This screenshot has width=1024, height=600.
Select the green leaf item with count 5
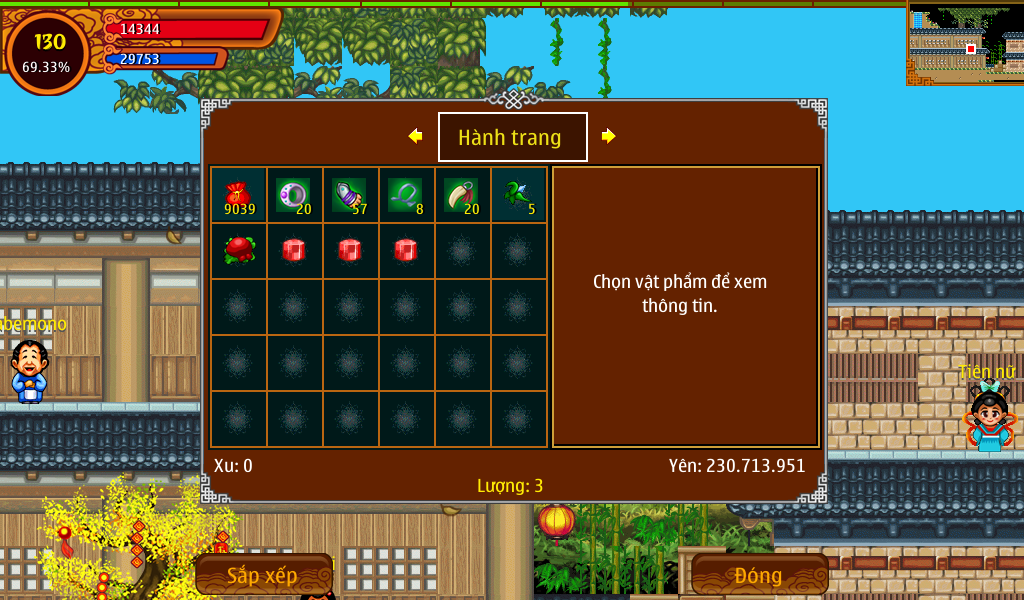tap(518, 195)
